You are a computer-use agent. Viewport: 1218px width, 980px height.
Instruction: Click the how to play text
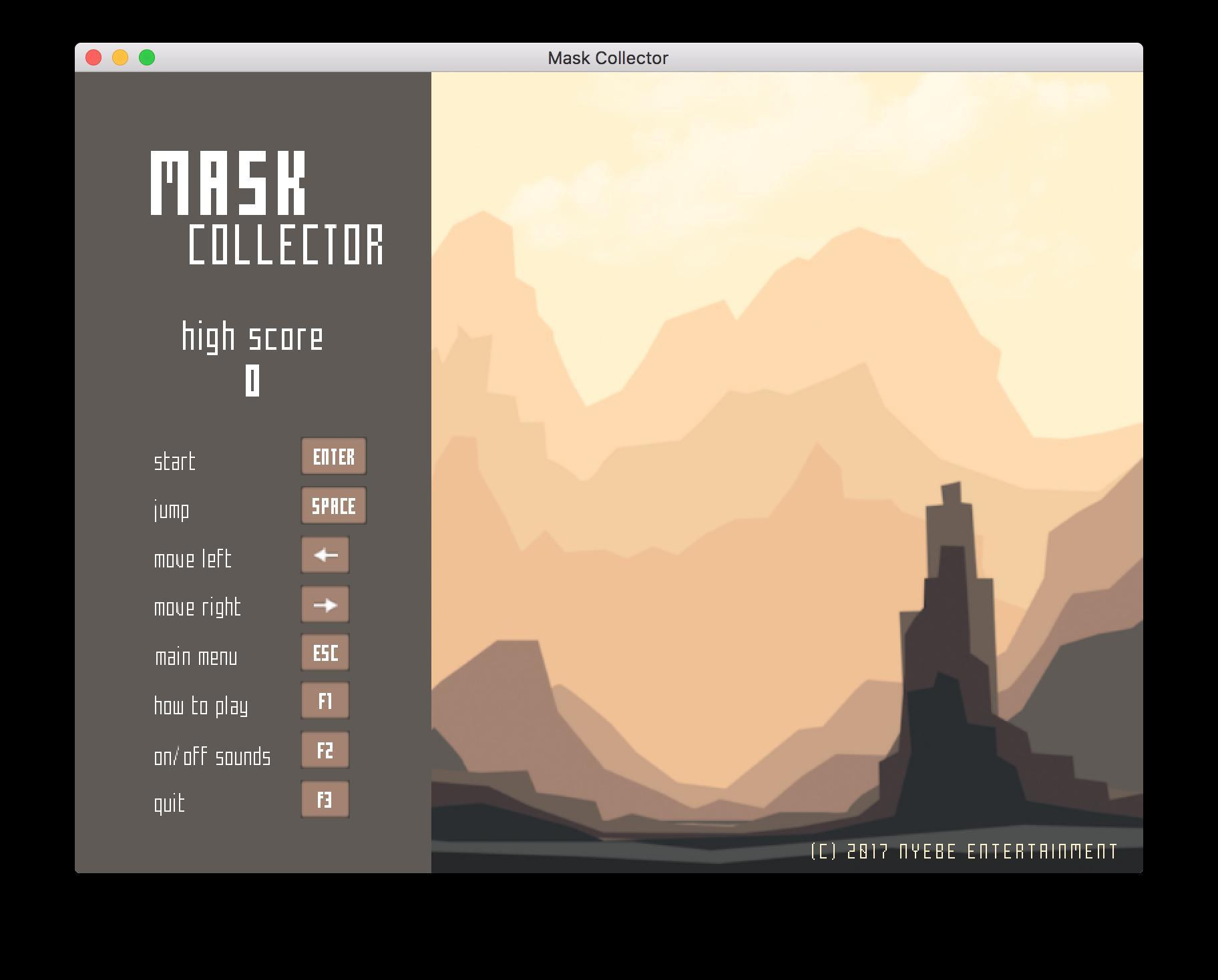tap(200, 706)
